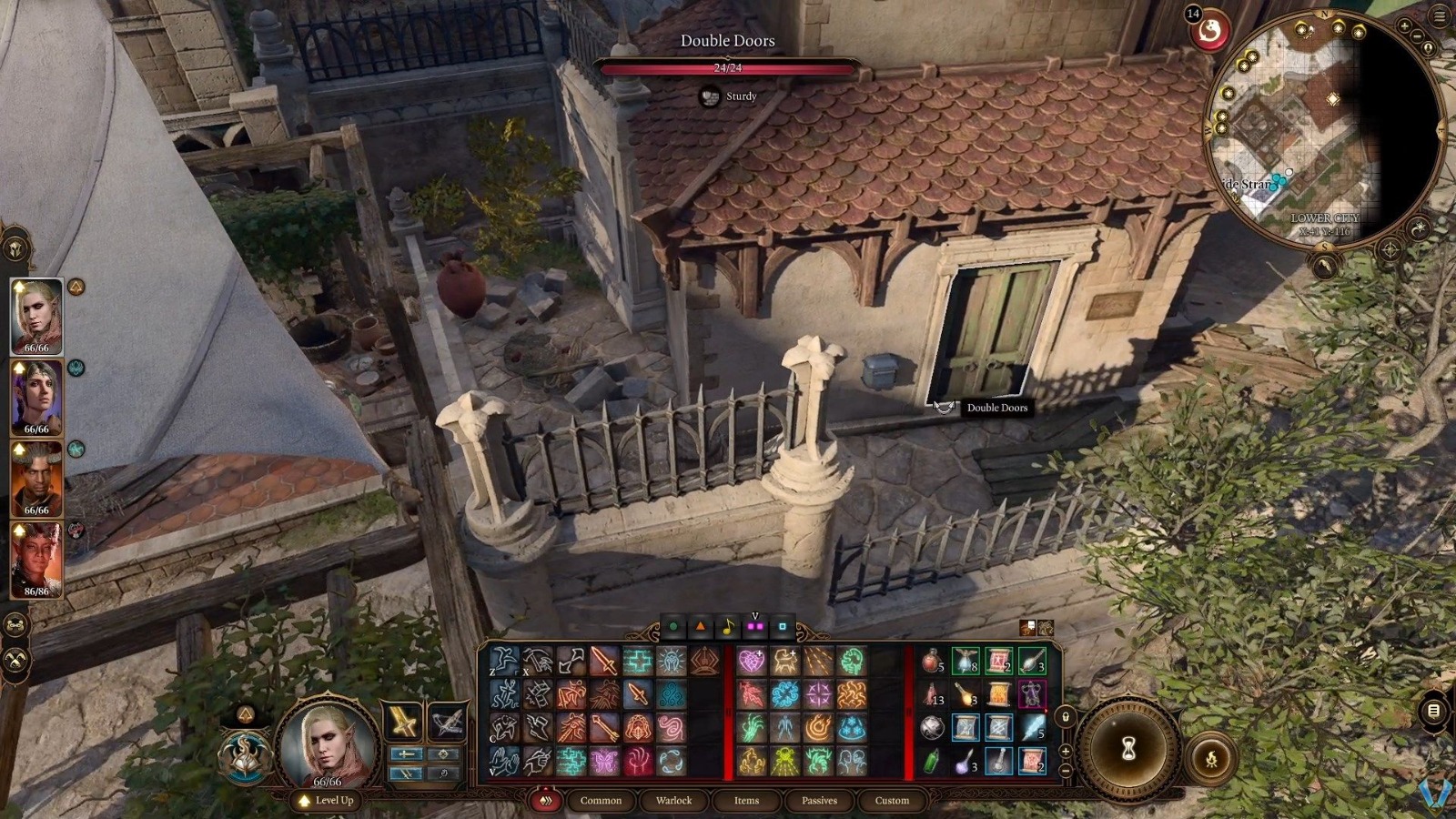Expand the red double-arrow hotbar selector
1456x819 pixels.
click(546, 800)
